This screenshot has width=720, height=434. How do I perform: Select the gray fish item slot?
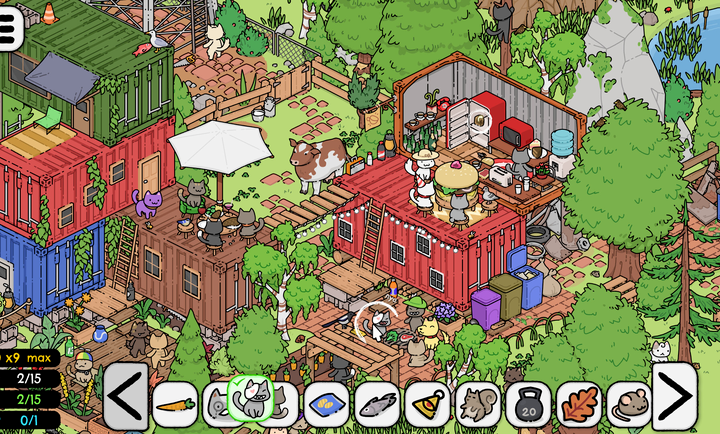coord(377,404)
